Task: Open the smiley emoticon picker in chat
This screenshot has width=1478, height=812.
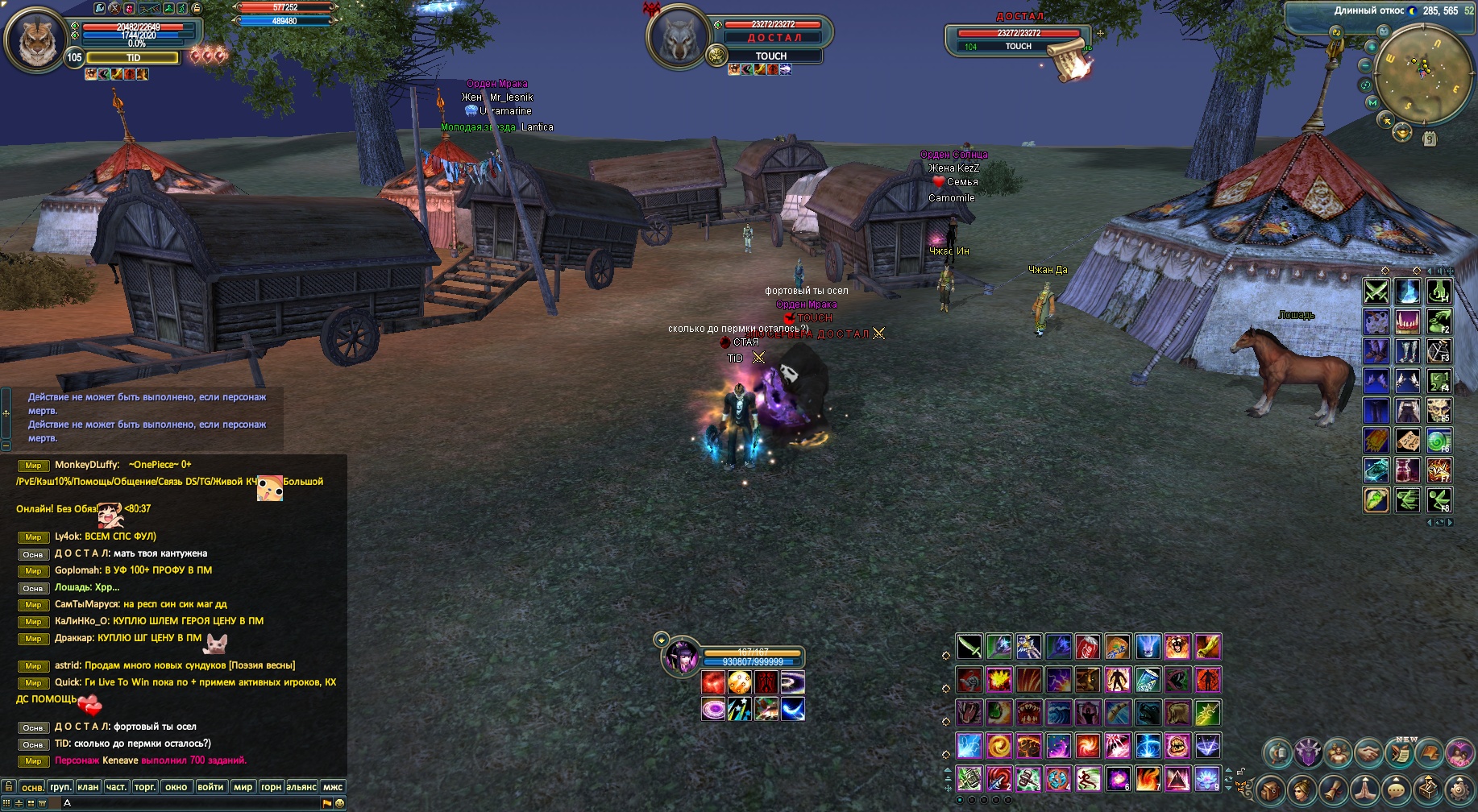Action: coord(339,803)
